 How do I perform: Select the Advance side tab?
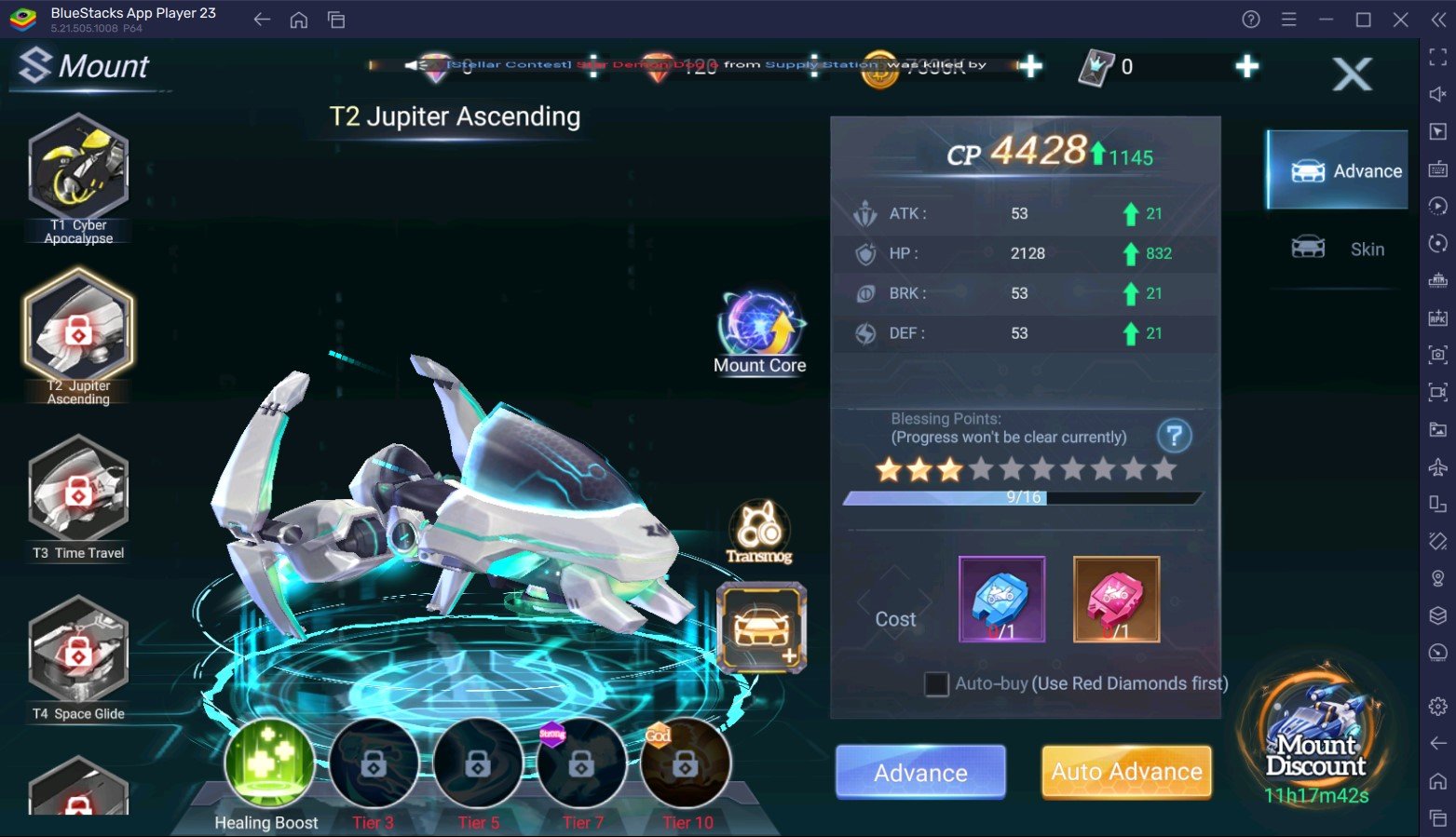click(1339, 170)
